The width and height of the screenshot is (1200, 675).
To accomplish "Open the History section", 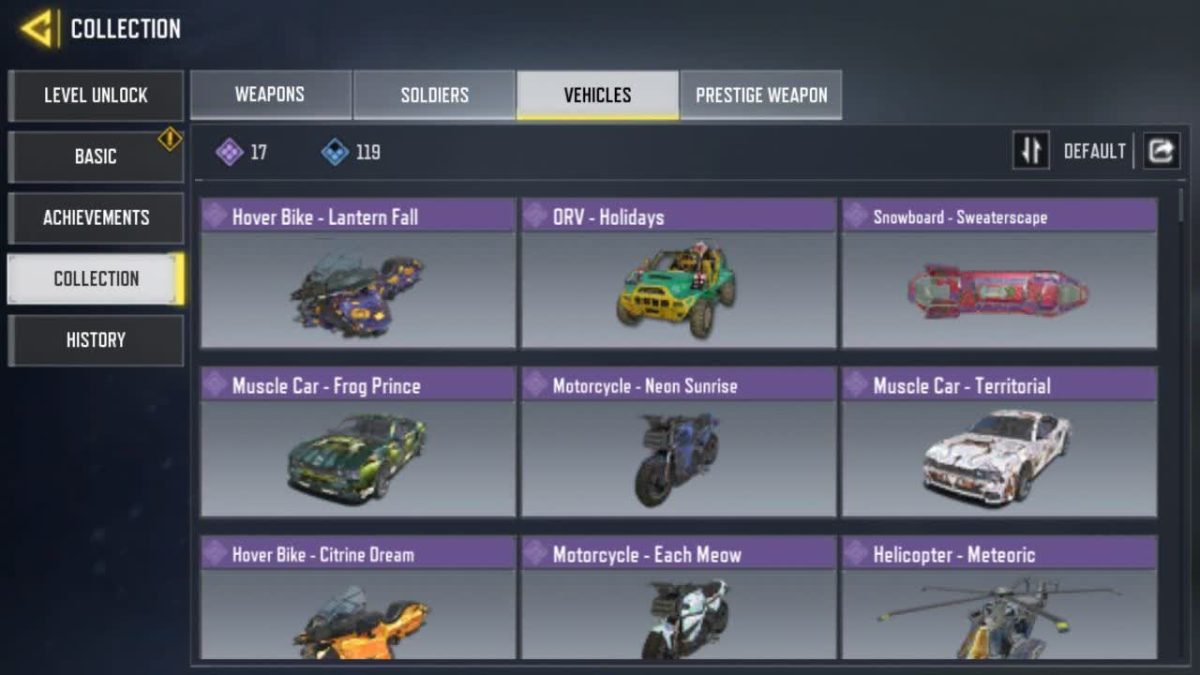I will [95, 340].
